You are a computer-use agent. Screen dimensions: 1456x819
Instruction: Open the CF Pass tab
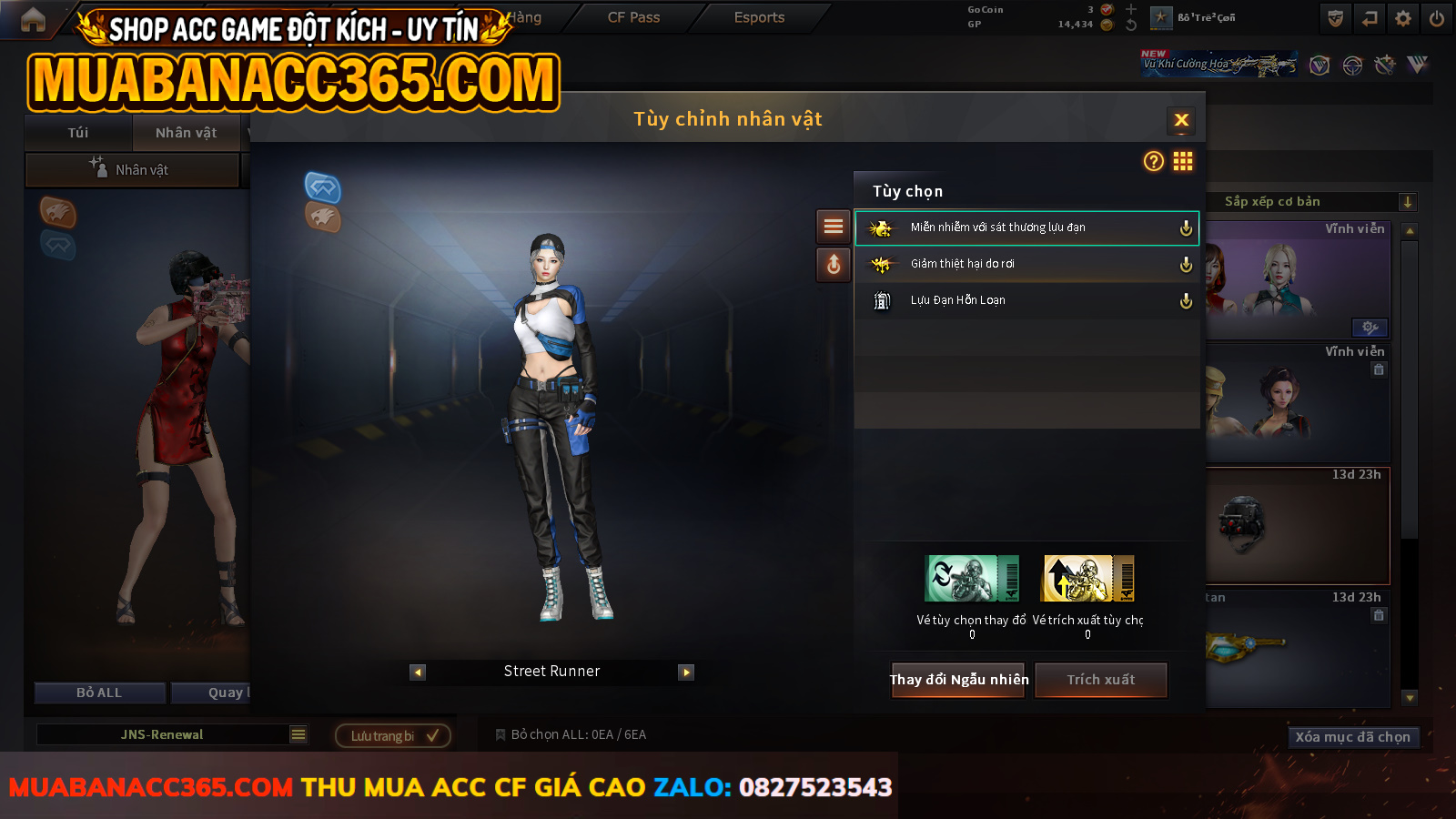633,17
